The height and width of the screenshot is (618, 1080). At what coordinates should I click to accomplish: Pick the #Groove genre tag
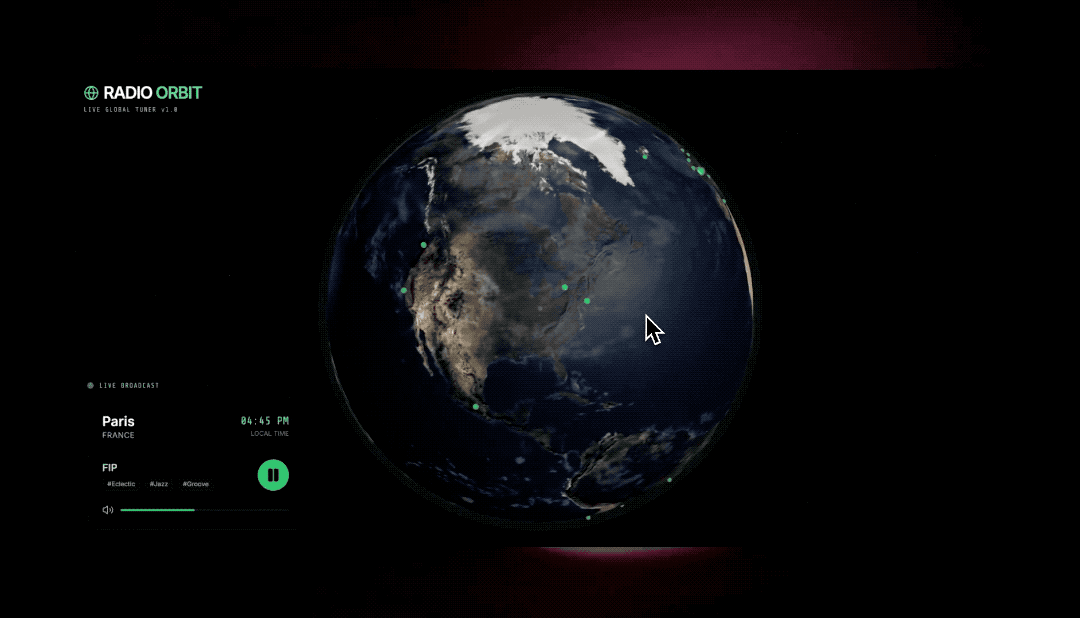click(x=196, y=484)
